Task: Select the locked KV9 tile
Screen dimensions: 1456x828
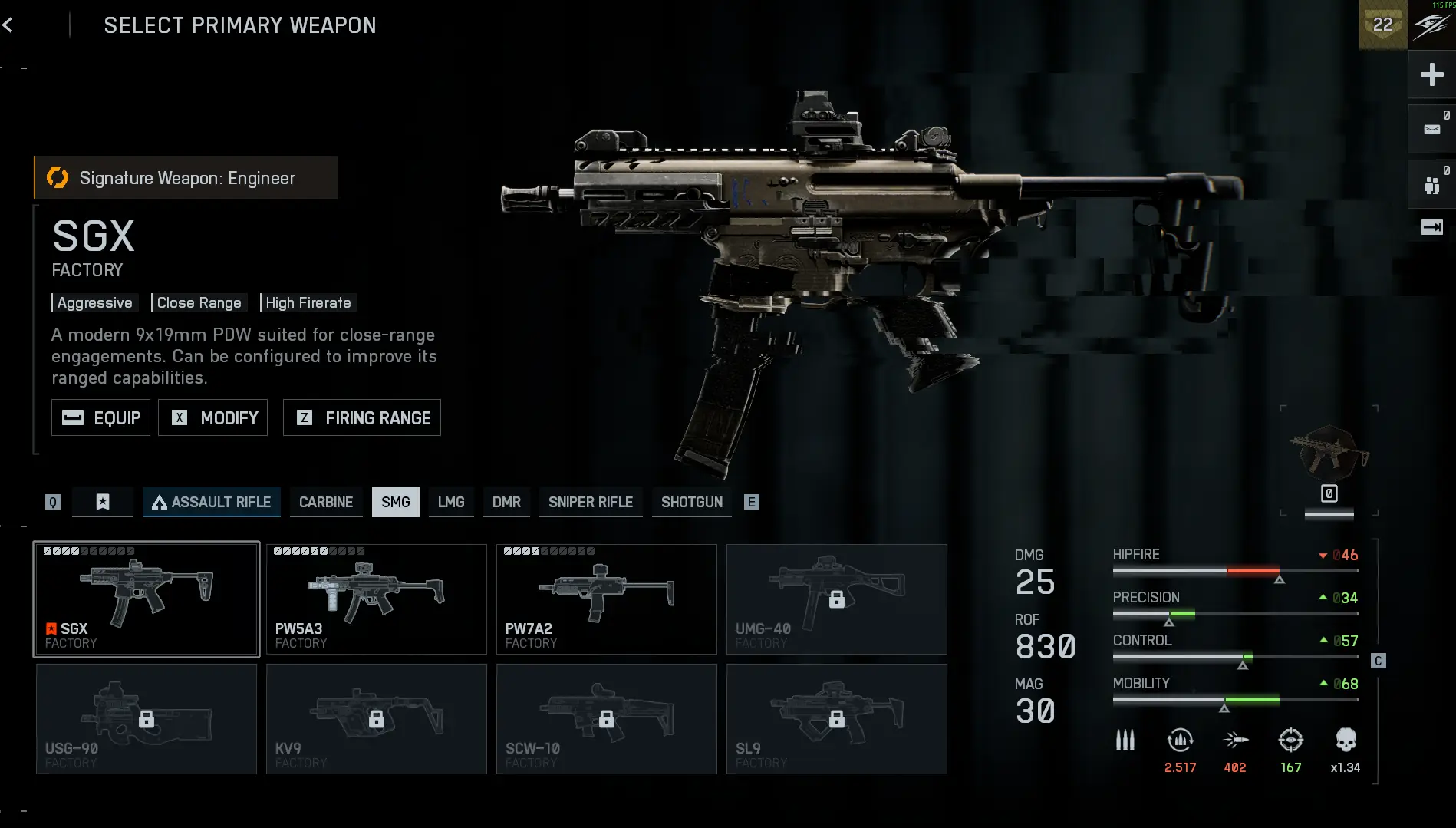Action: pyautogui.click(x=377, y=719)
